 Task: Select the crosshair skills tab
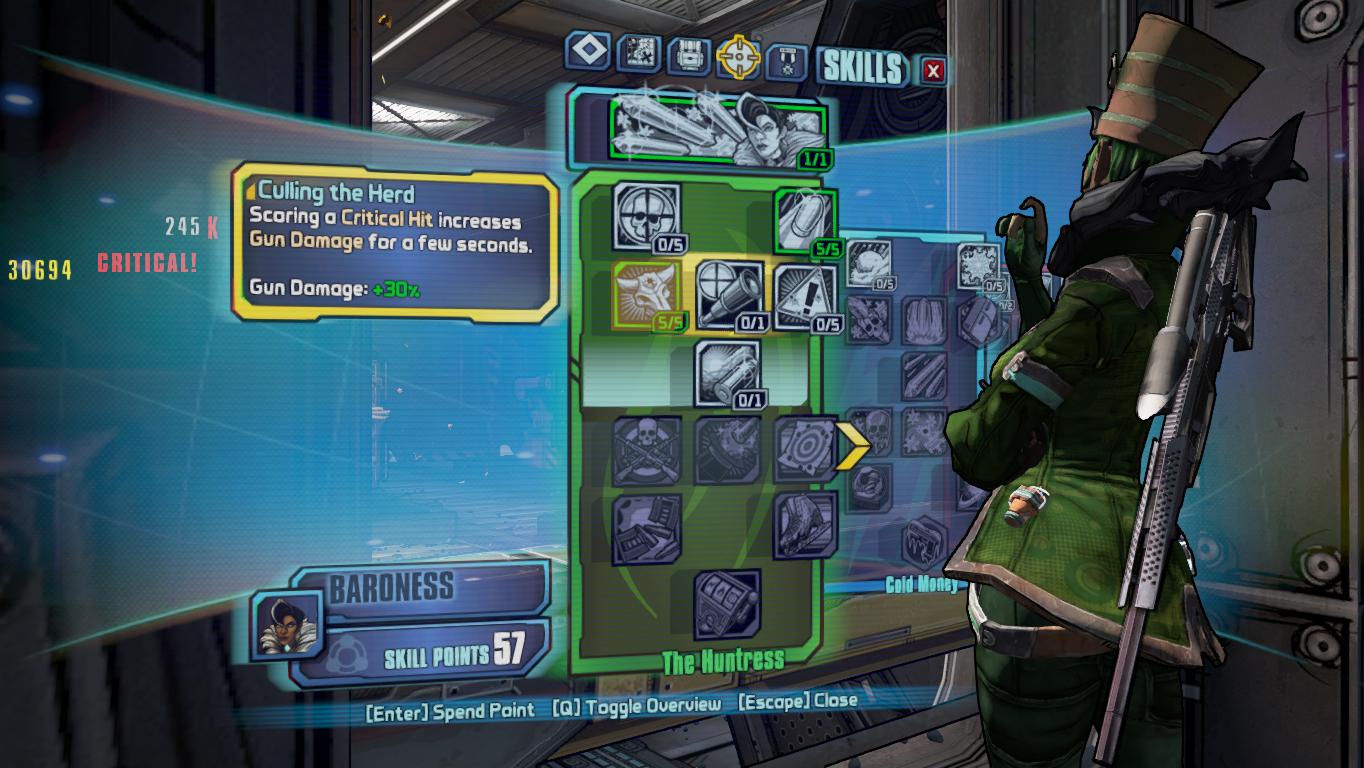739,57
